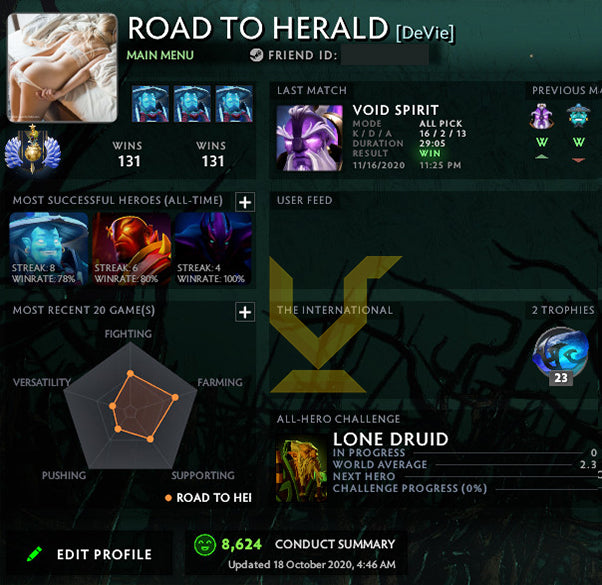Open the previous match played as Void Spirit
602x585 pixels.
[542, 118]
